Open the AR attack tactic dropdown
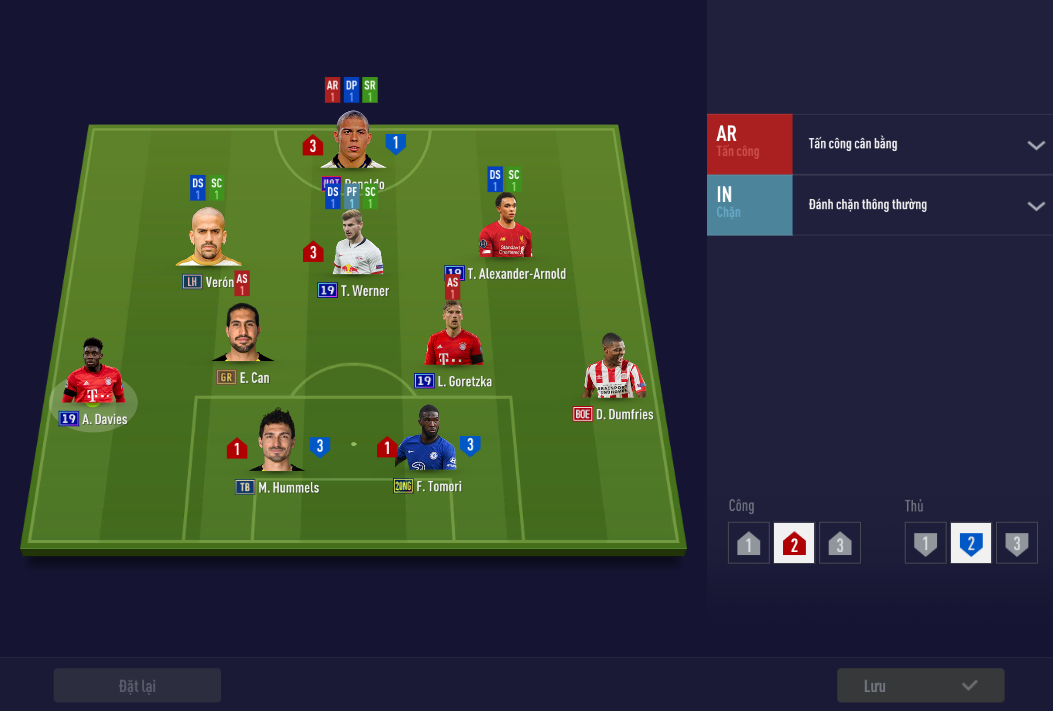The height and width of the screenshot is (711, 1053). (x=1035, y=145)
